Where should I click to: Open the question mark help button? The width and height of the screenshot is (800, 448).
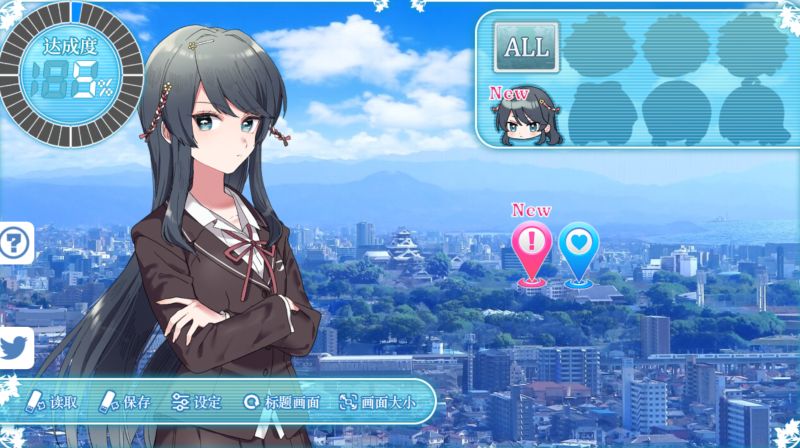14,242
